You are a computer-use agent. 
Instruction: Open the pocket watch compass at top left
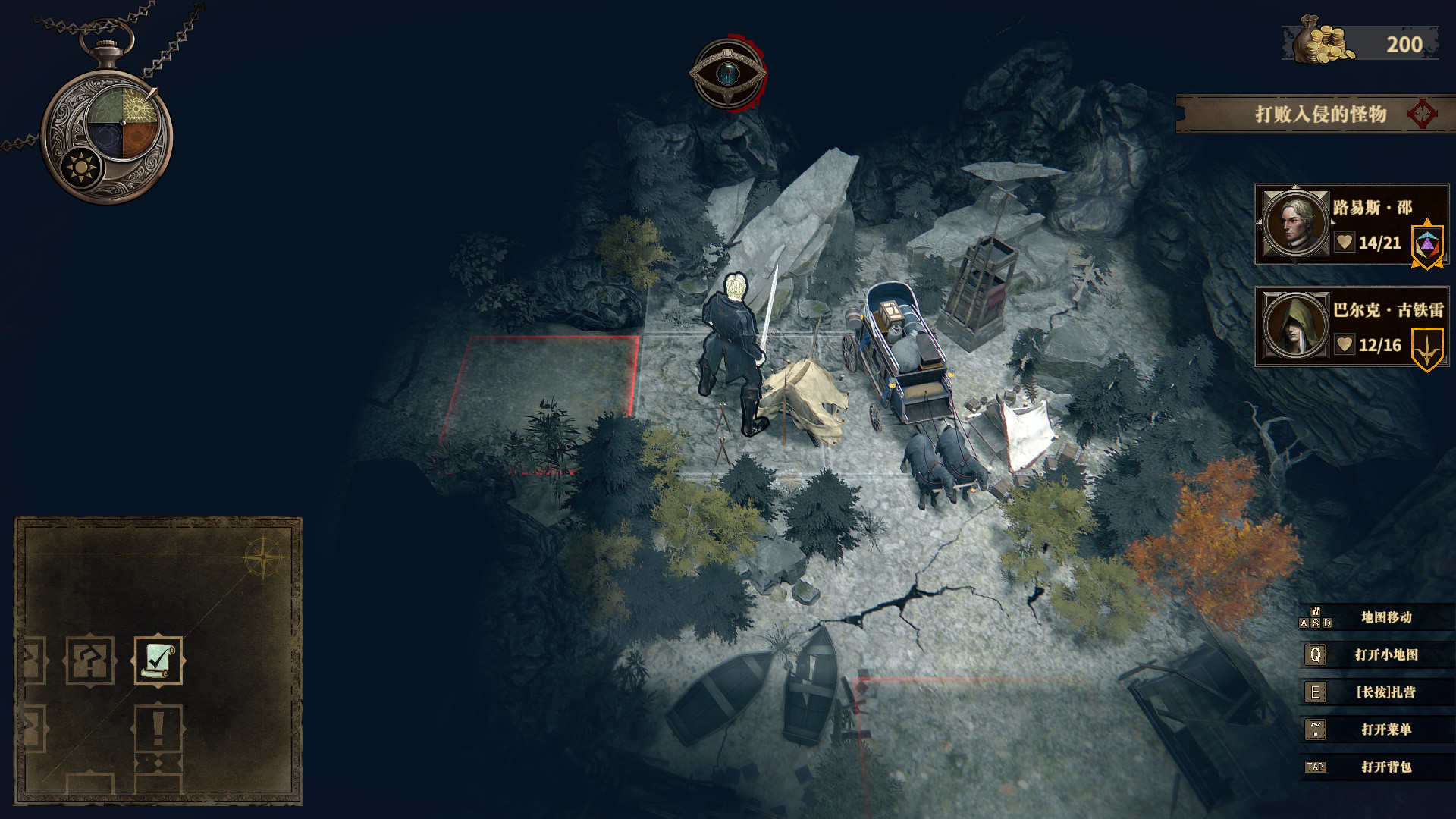point(106,121)
